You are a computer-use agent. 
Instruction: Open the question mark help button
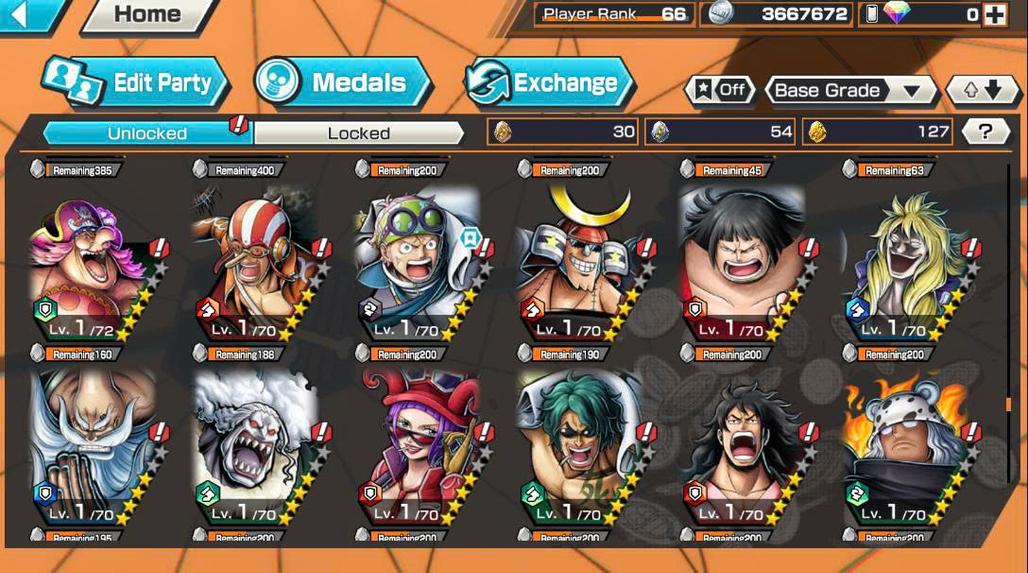[x=985, y=131]
